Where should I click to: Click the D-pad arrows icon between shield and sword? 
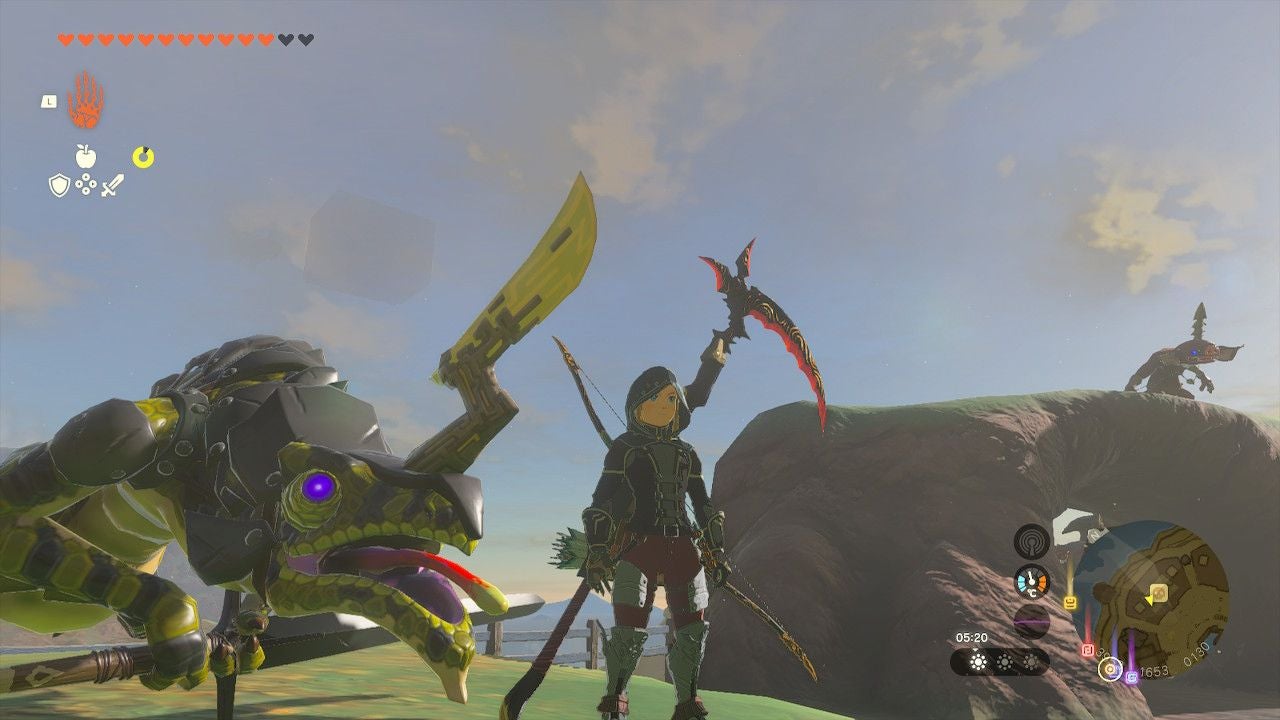(x=86, y=183)
